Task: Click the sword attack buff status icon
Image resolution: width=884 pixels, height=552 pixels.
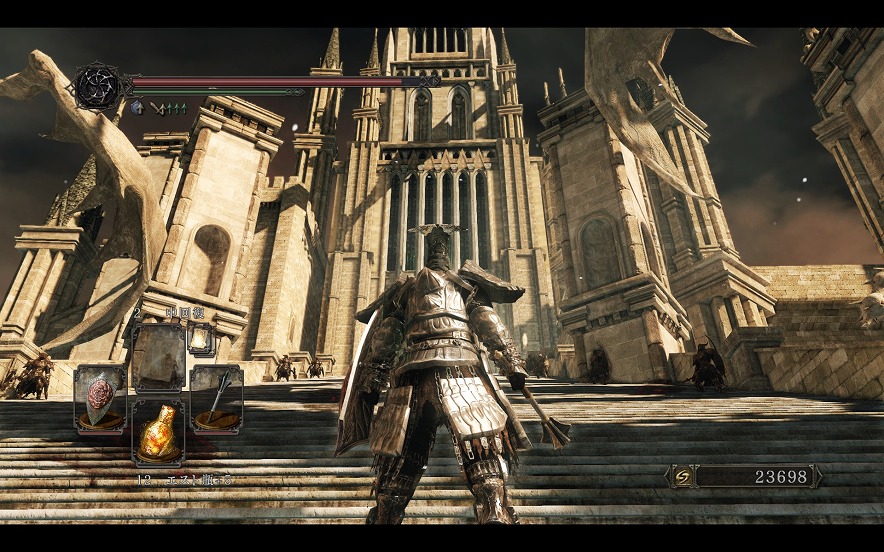Action: point(157,107)
